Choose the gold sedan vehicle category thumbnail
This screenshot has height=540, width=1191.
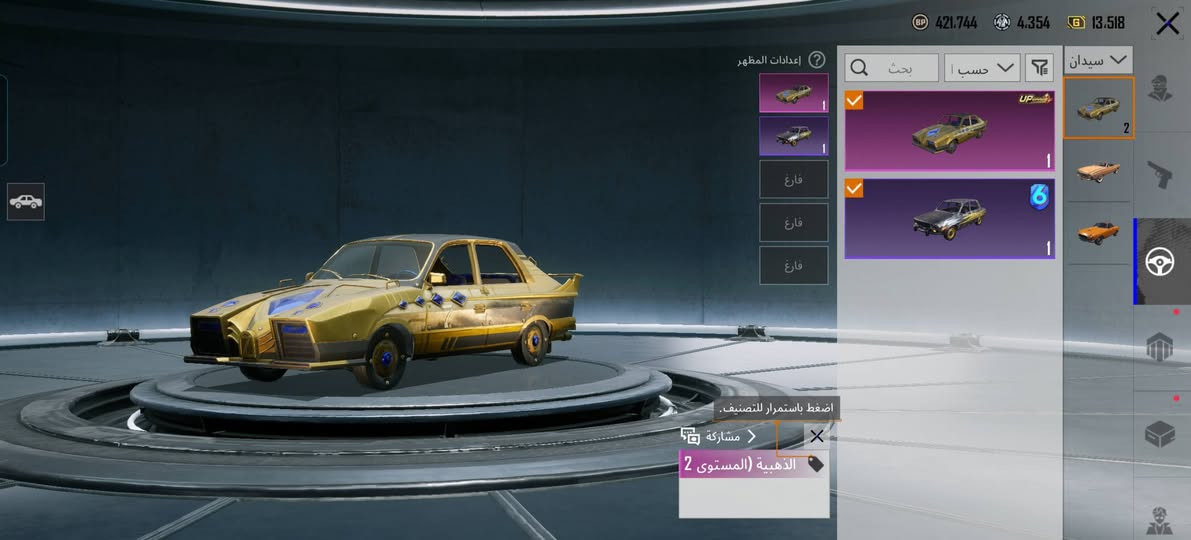point(1097,108)
